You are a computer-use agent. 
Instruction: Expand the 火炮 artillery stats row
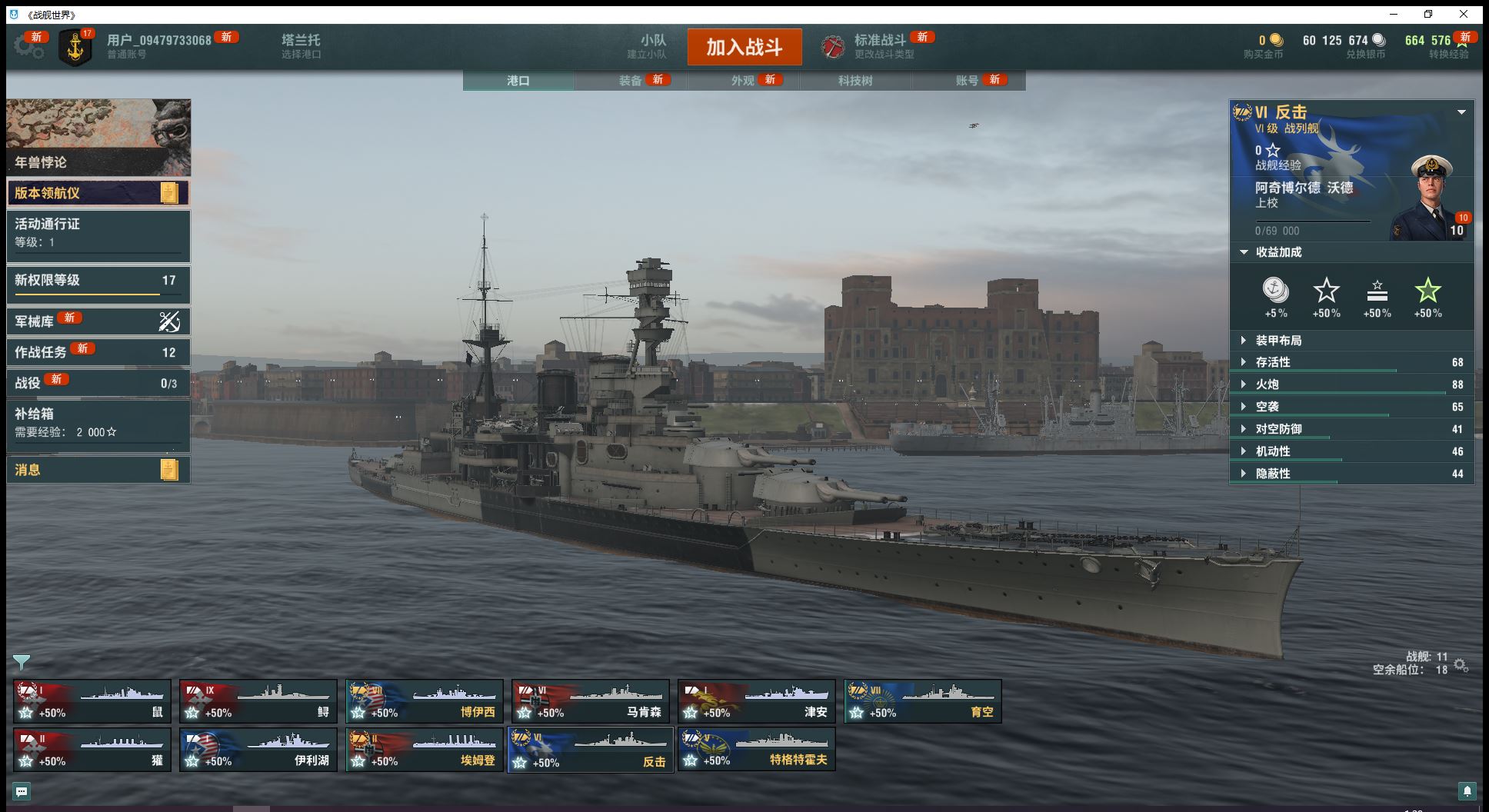tap(1267, 384)
